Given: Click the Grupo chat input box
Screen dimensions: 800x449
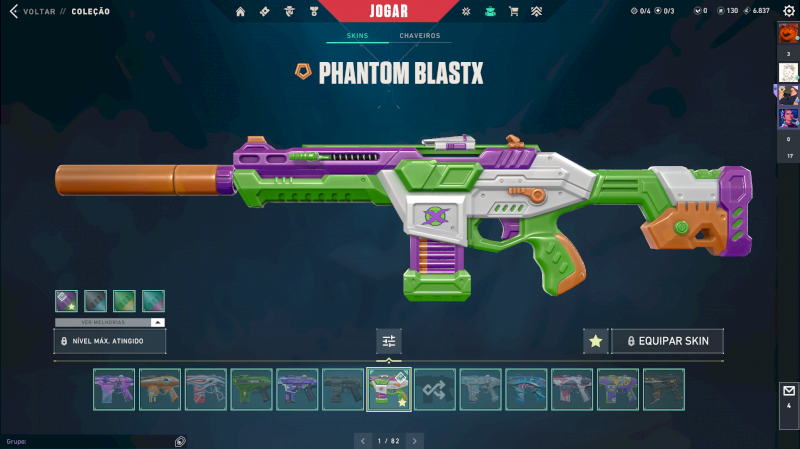Looking at the screenshot, I should pos(90,440).
